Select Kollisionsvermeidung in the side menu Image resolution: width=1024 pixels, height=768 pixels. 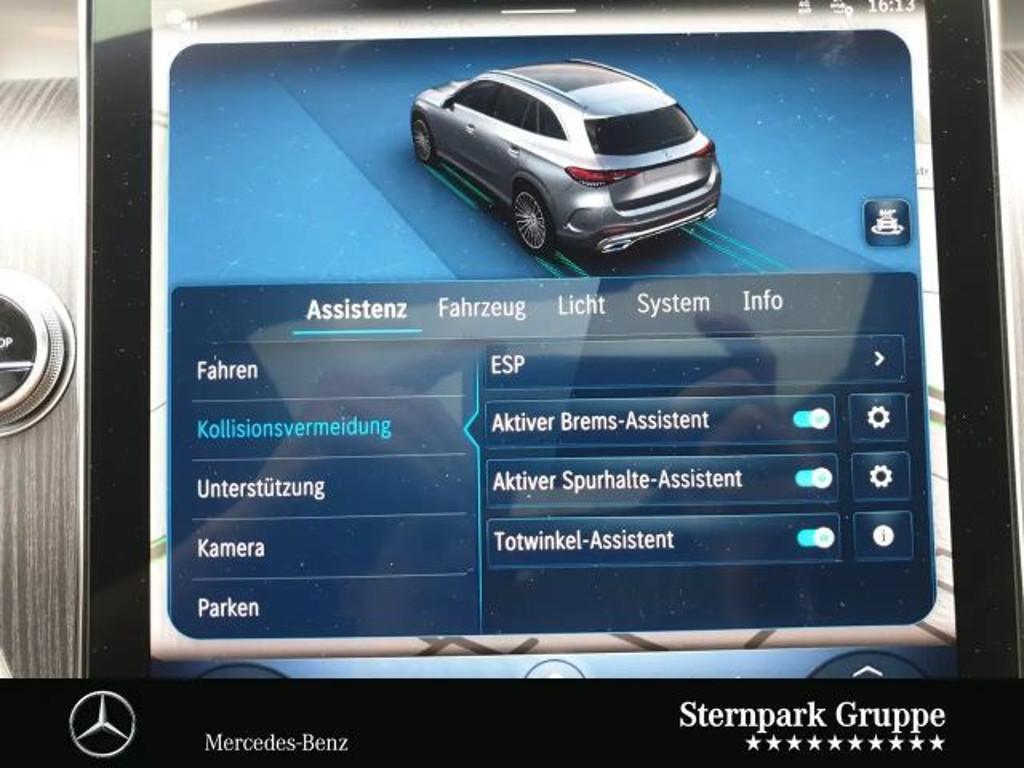[x=294, y=428]
